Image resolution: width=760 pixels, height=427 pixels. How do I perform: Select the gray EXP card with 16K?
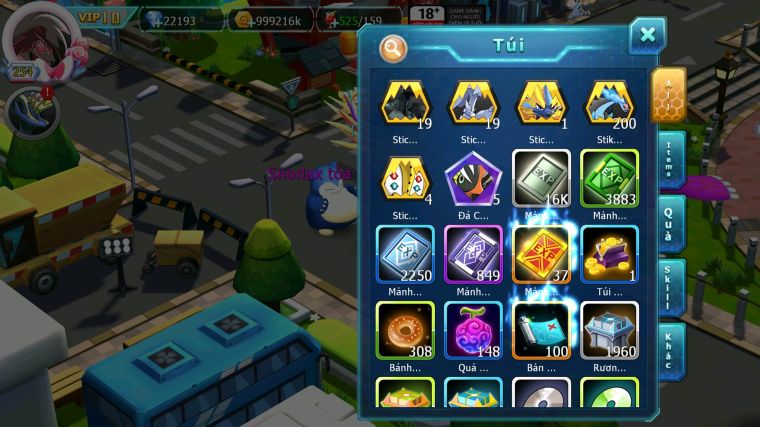541,178
